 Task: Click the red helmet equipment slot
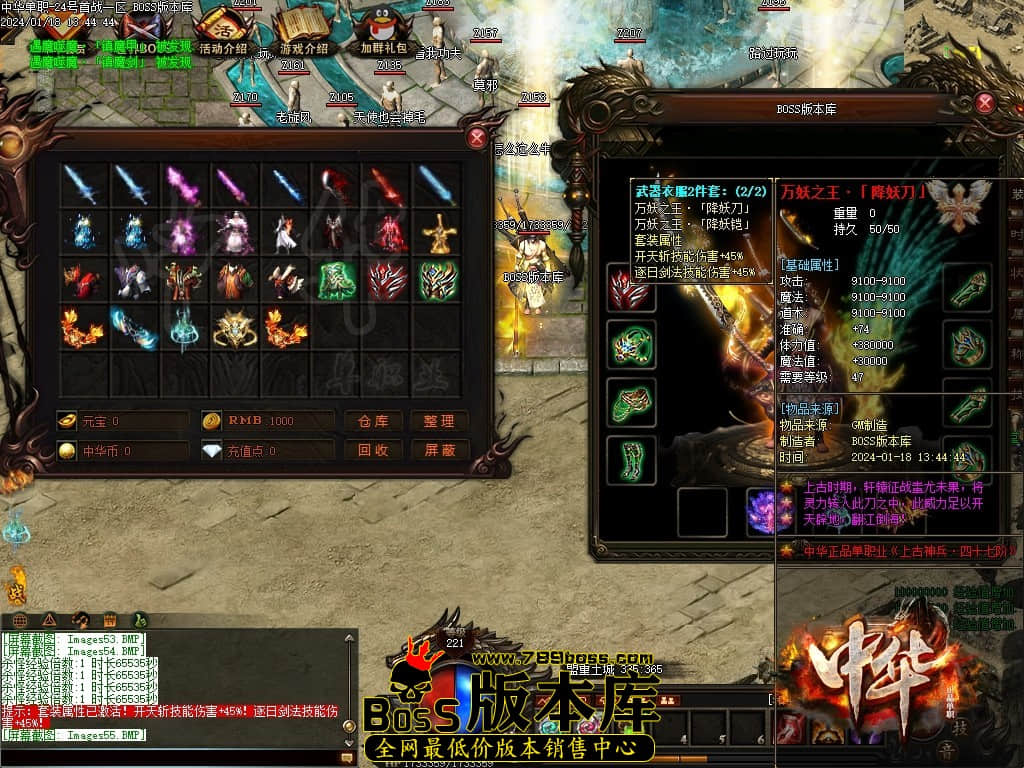pos(631,288)
